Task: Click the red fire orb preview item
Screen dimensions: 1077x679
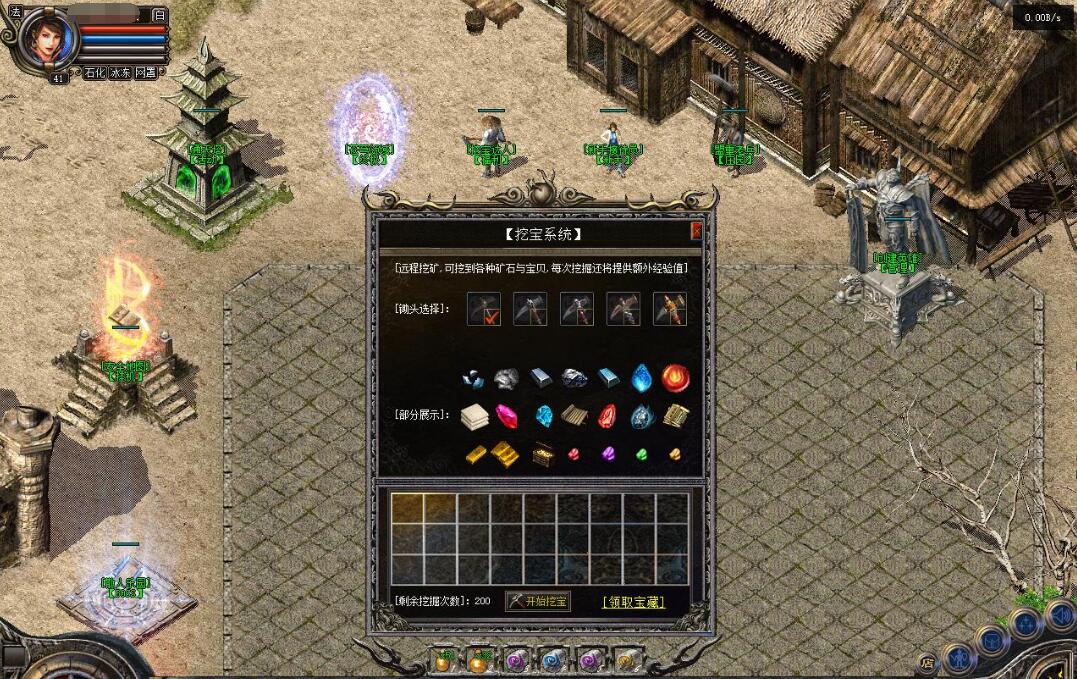Action: (x=675, y=377)
